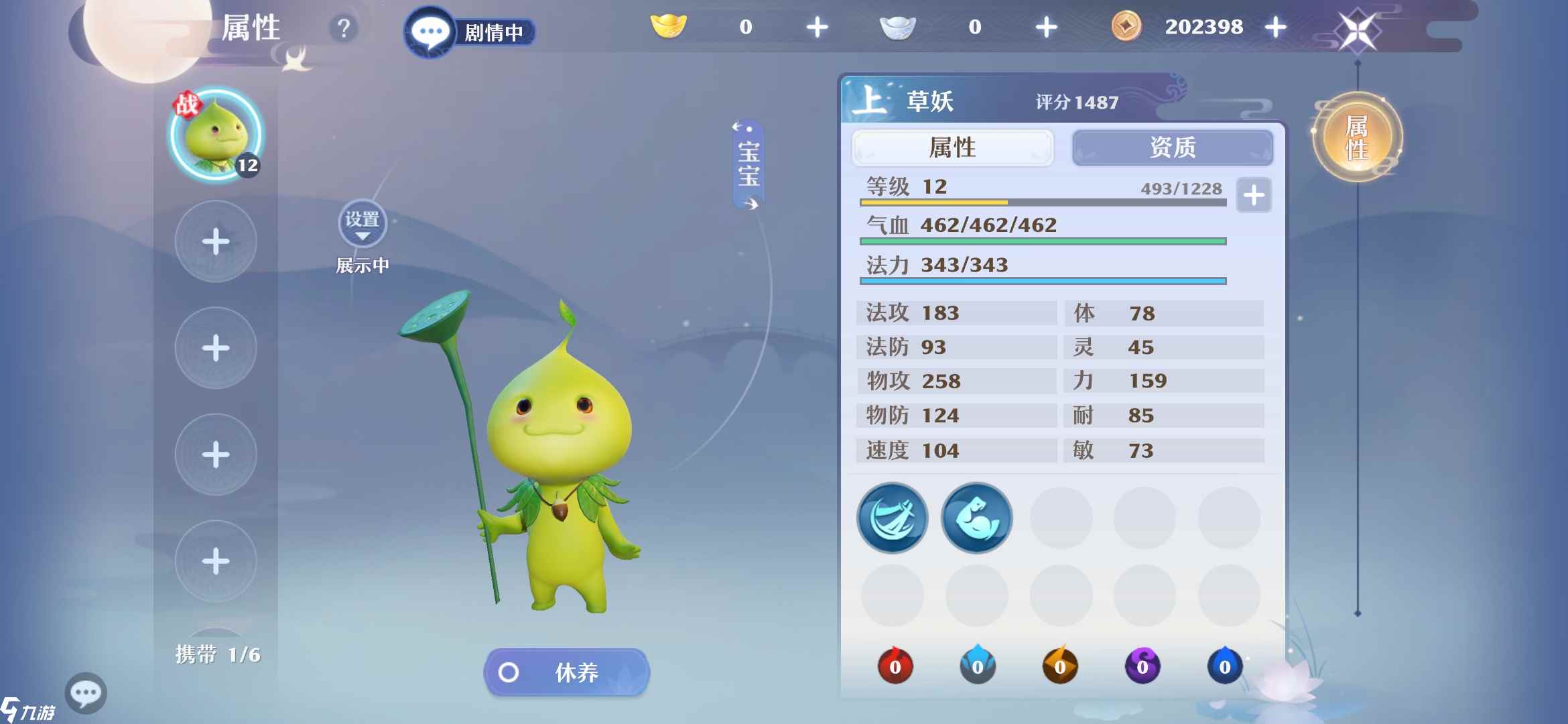Click the purple element resistance icon

coord(1145,666)
